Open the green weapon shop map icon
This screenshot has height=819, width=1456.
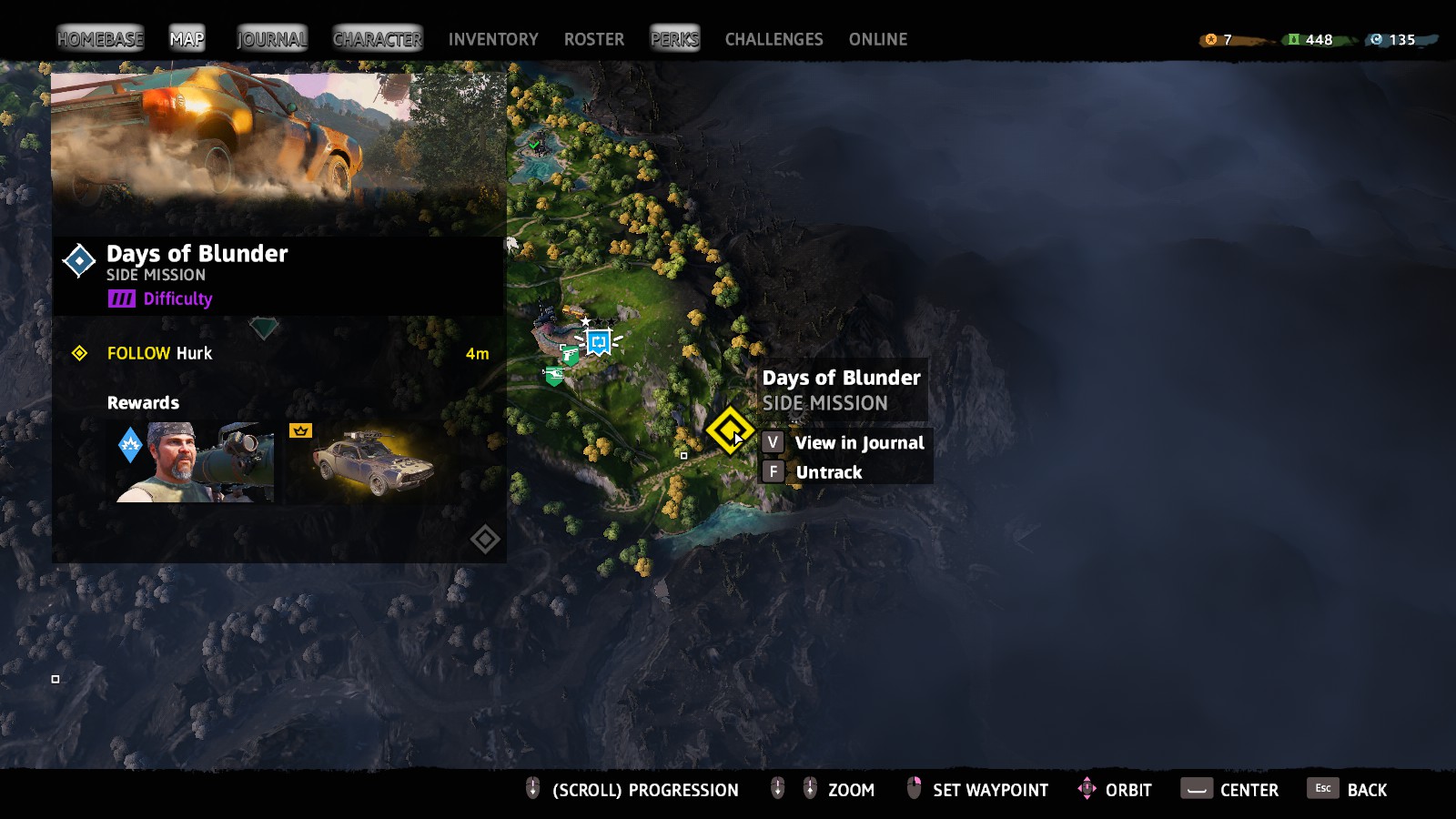click(569, 355)
